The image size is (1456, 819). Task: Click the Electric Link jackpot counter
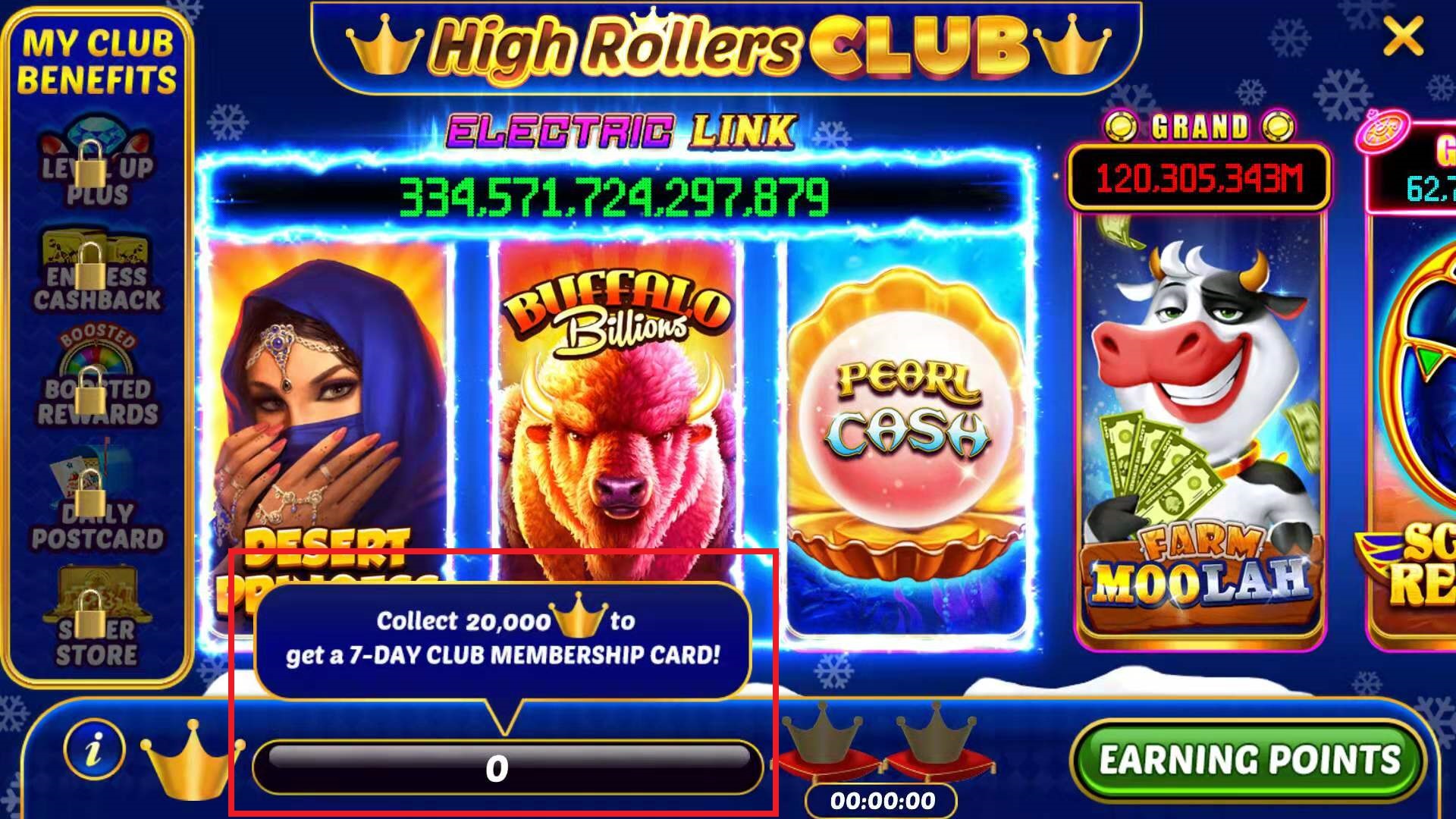[x=614, y=199]
